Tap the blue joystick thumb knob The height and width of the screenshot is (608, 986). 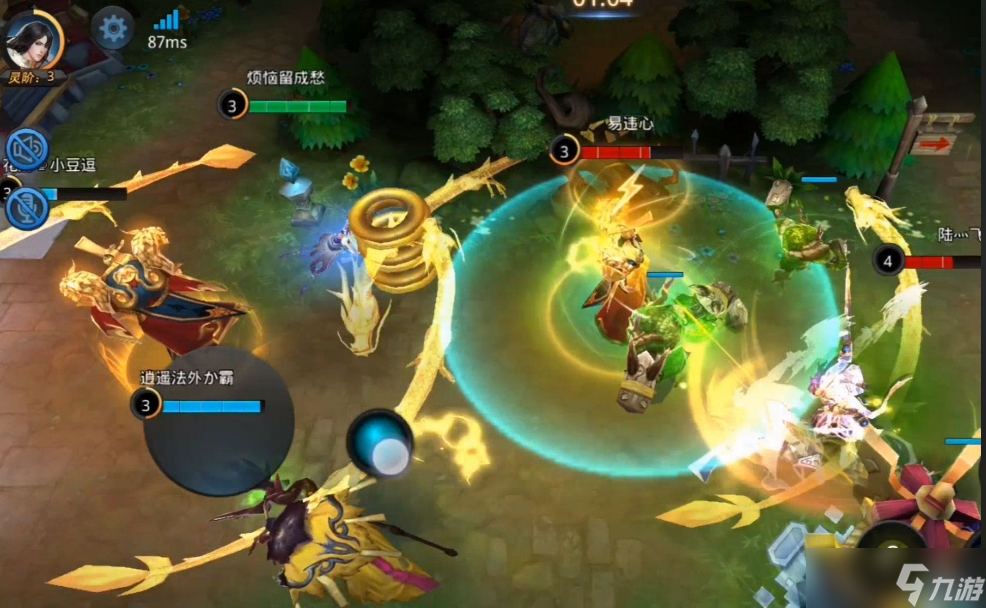(380, 444)
